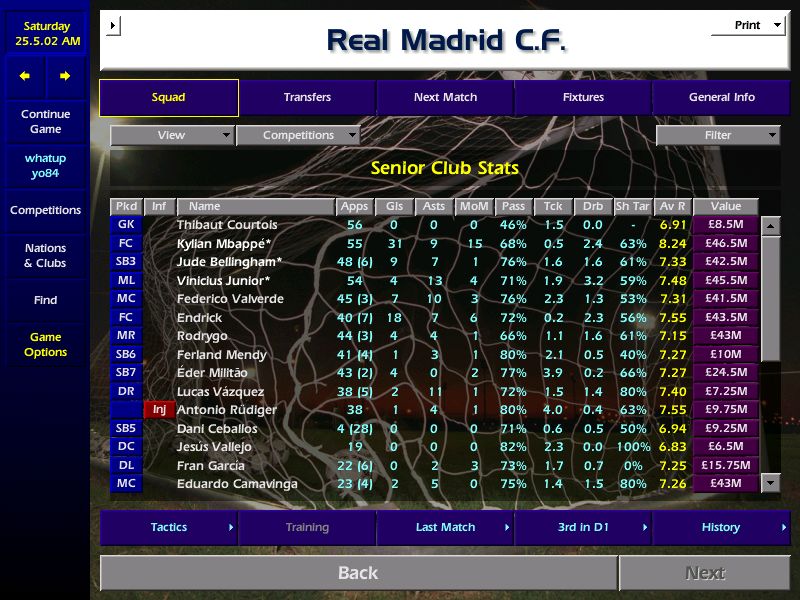The width and height of the screenshot is (800, 600).
Task: Show the Fixtures tab
Action: coord(583,97)
